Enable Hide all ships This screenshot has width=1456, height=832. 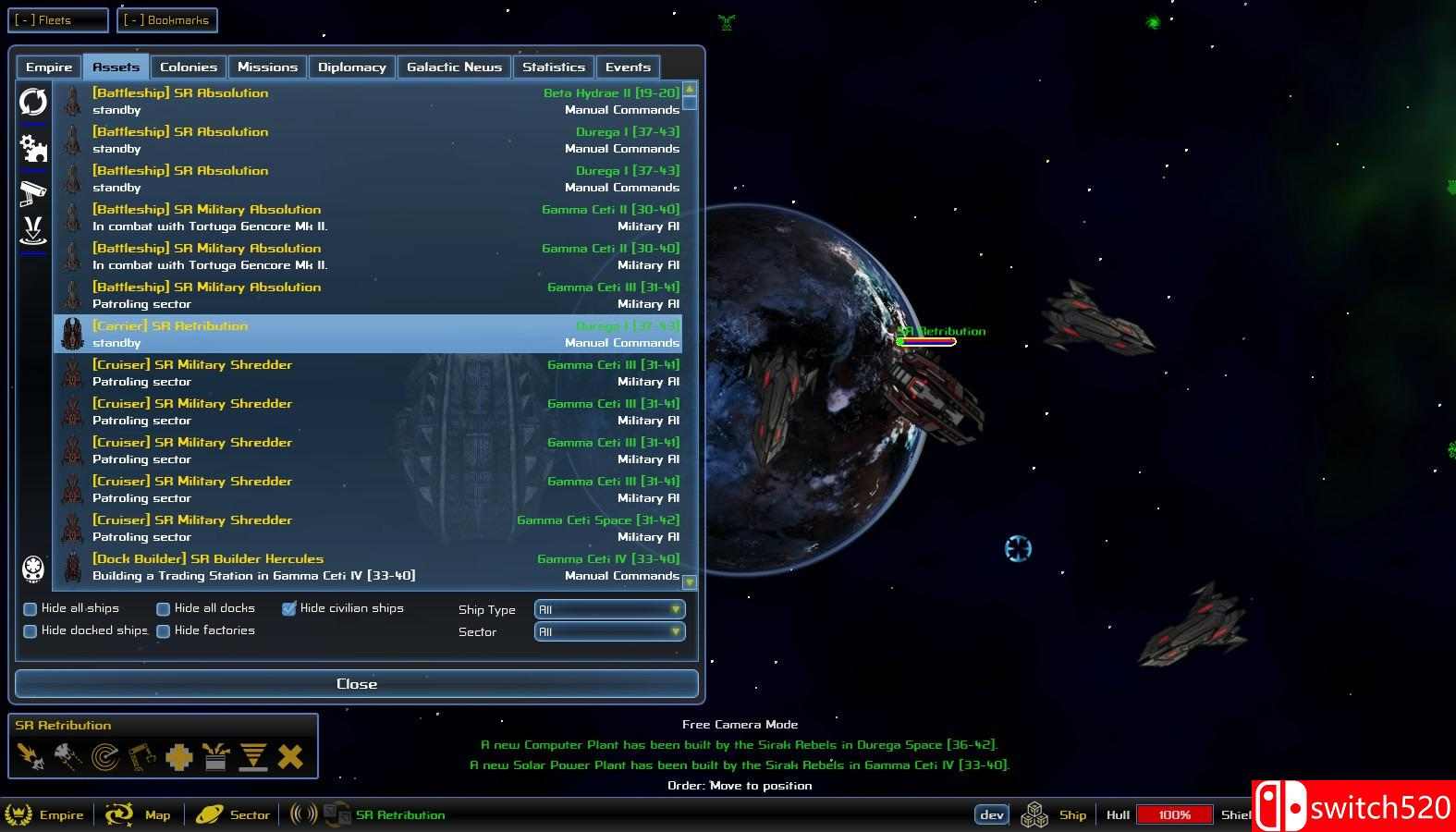click(x=30, y=608)
